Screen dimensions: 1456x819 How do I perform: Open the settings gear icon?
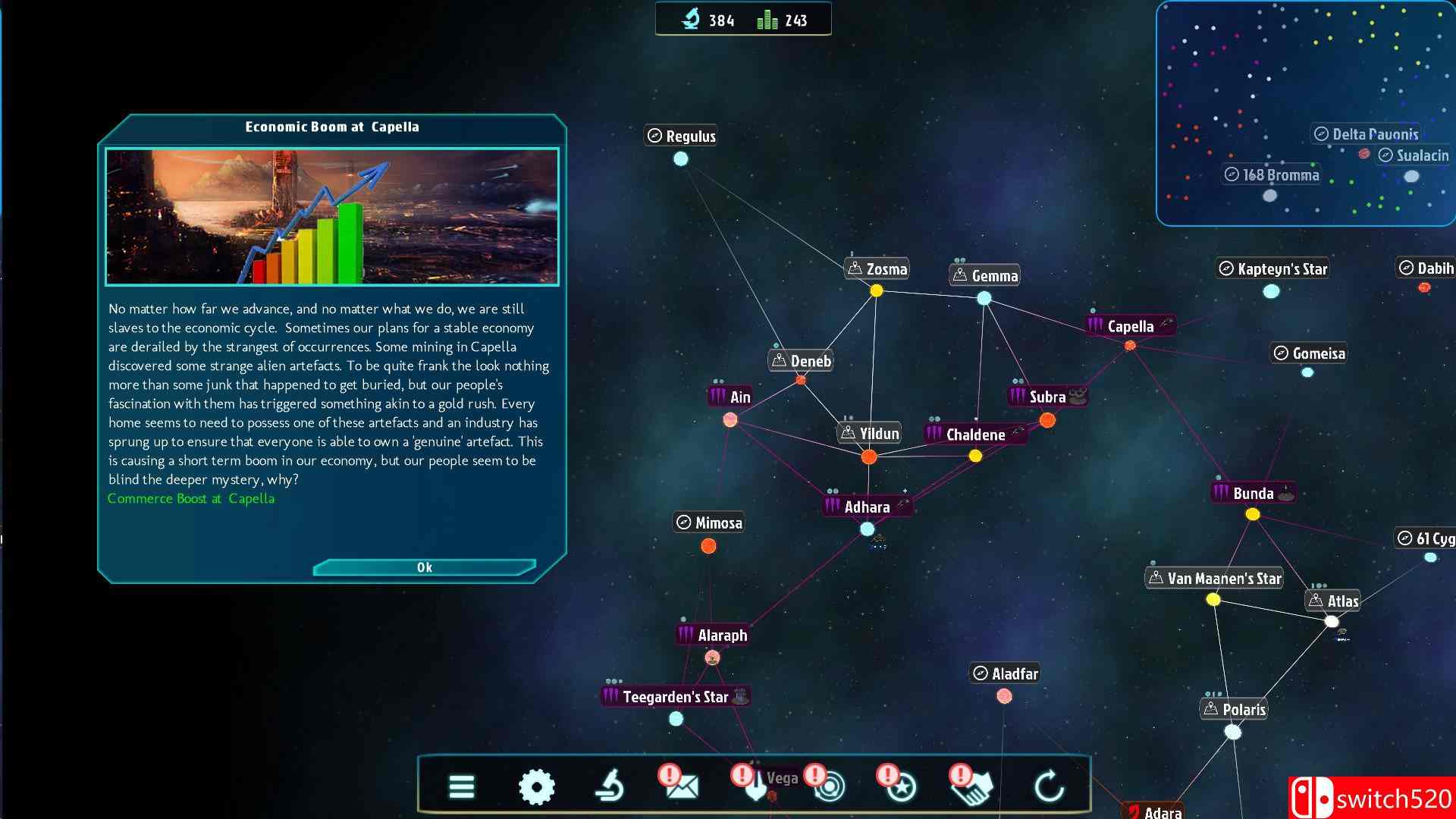click(538, 787)
